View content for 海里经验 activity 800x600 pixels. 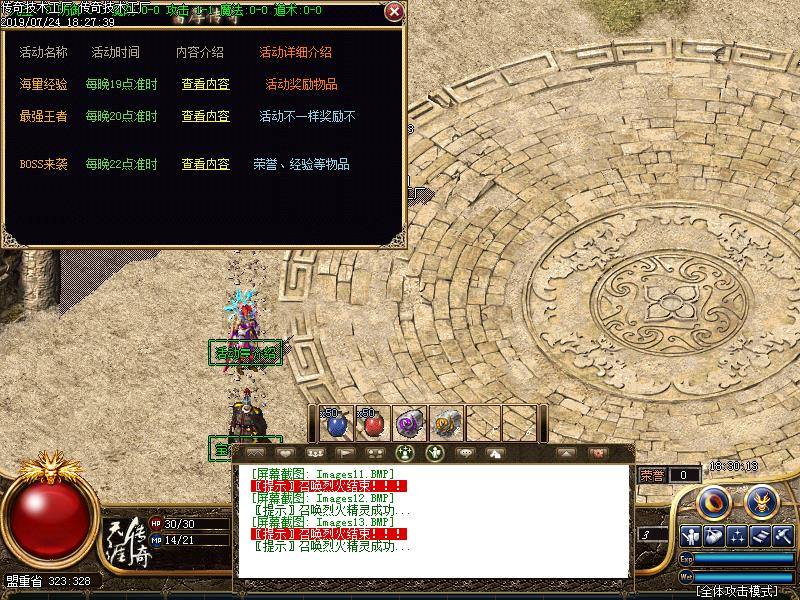[x=205, y=85]
